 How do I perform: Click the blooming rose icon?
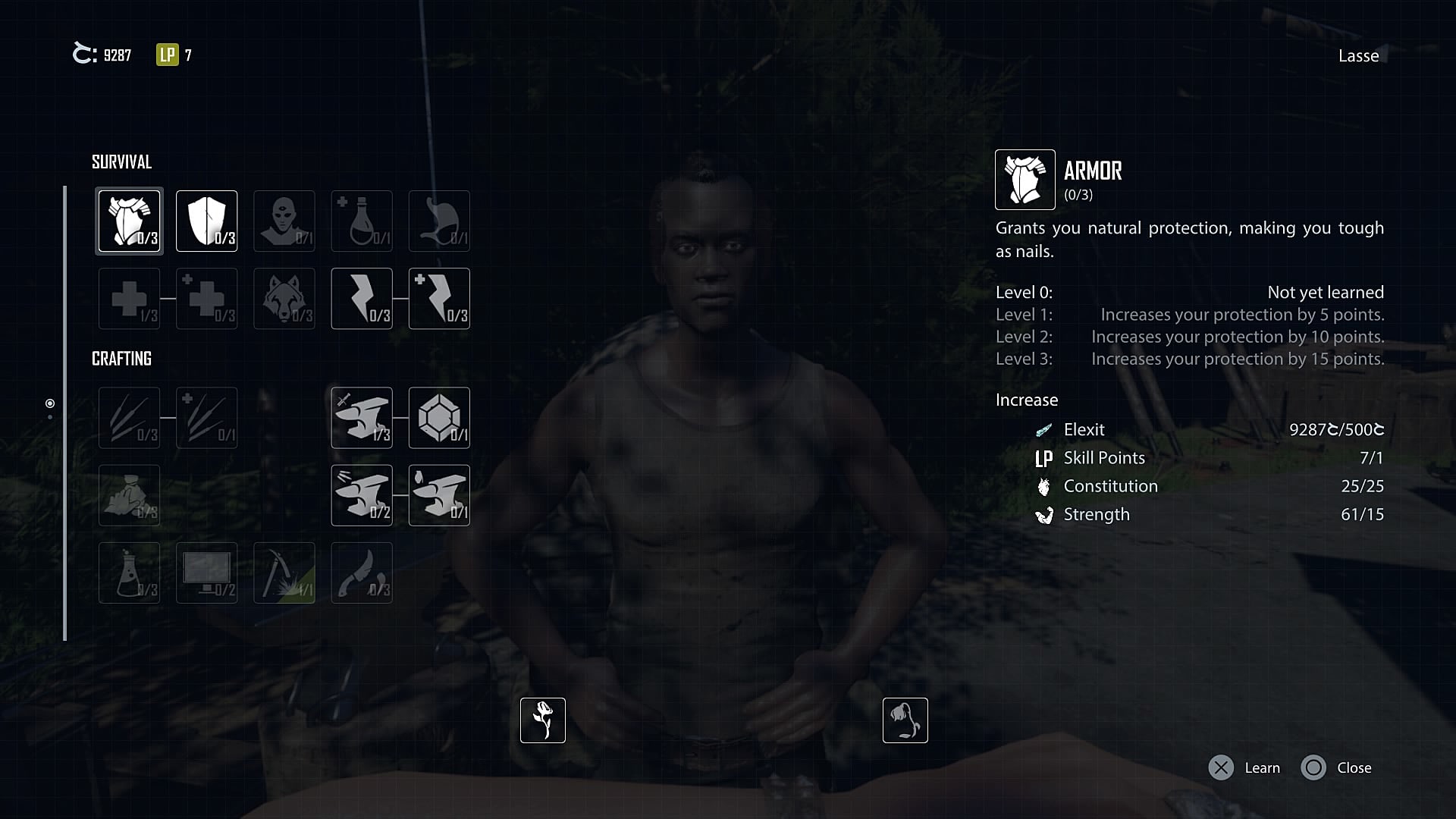(543, 720)
